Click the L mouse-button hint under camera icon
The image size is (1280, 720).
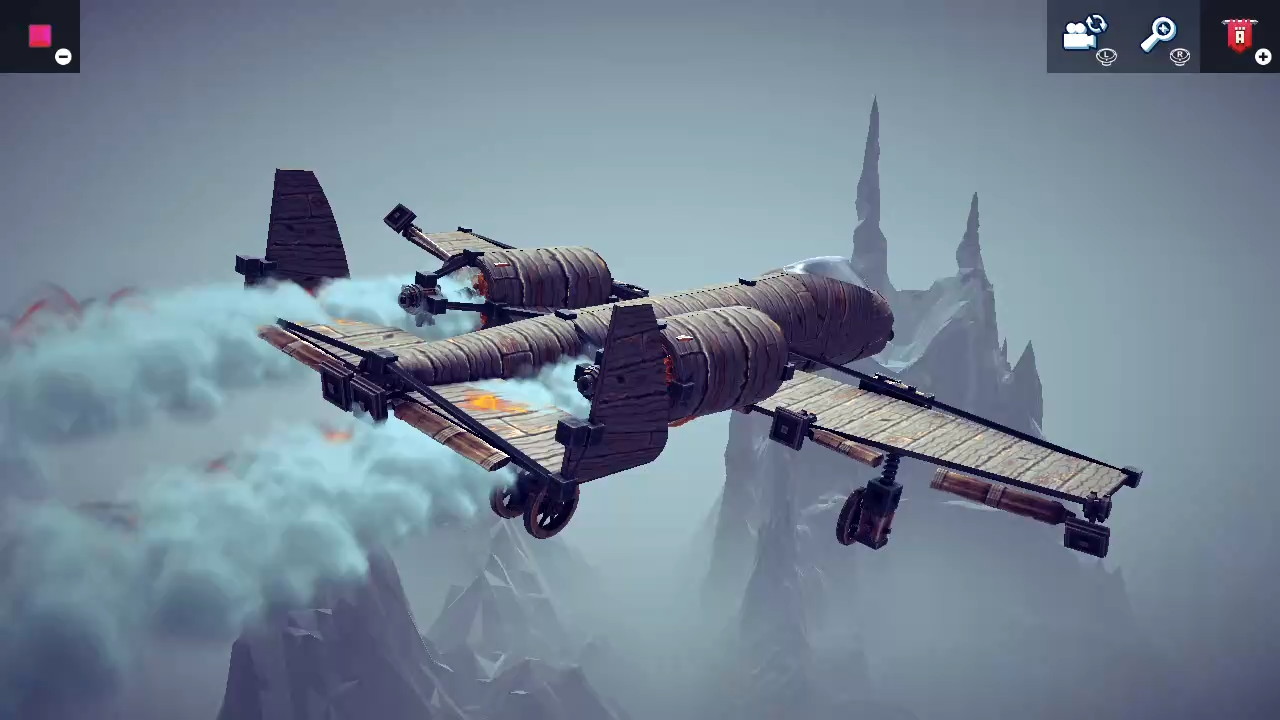(x=1106, y=56)
